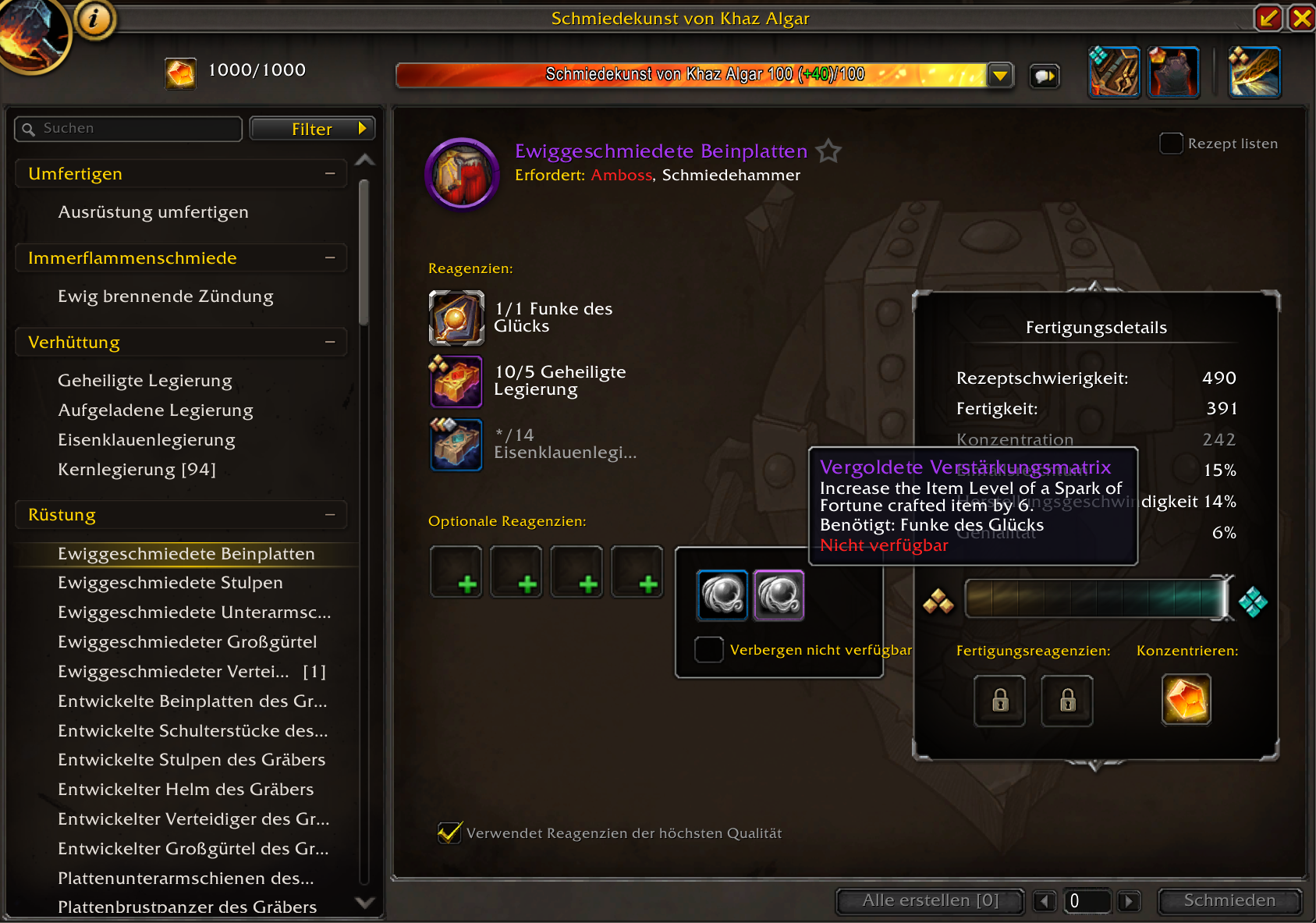Uncheck Verwendet Reagenzien der höchsten Qualität
Image resolution: width=1316 pixels, height=923 pixels.
[x=449, y=833]
